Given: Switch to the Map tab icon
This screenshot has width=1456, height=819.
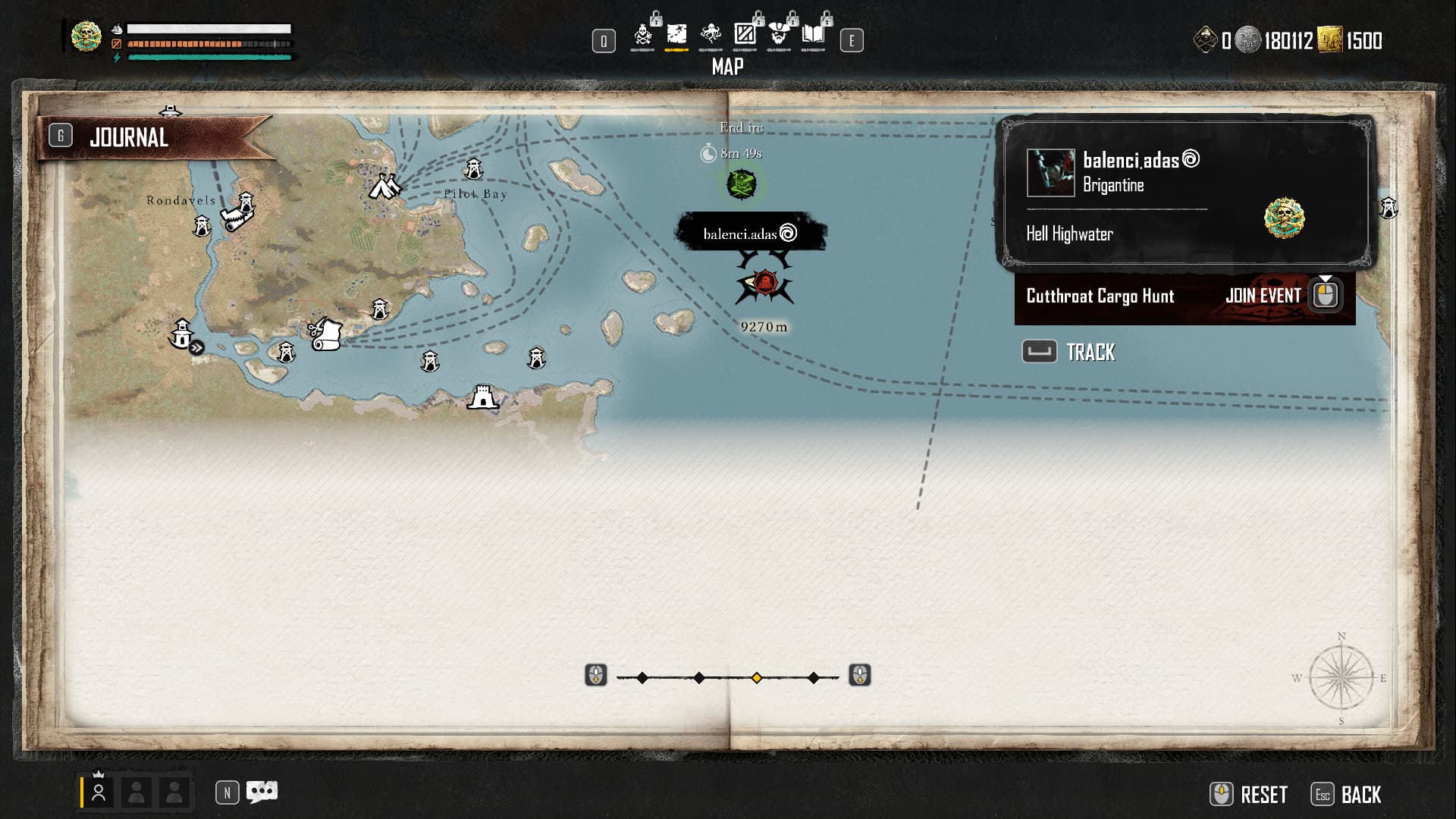Looking at the screenshot, I should [x=676, y=34].
